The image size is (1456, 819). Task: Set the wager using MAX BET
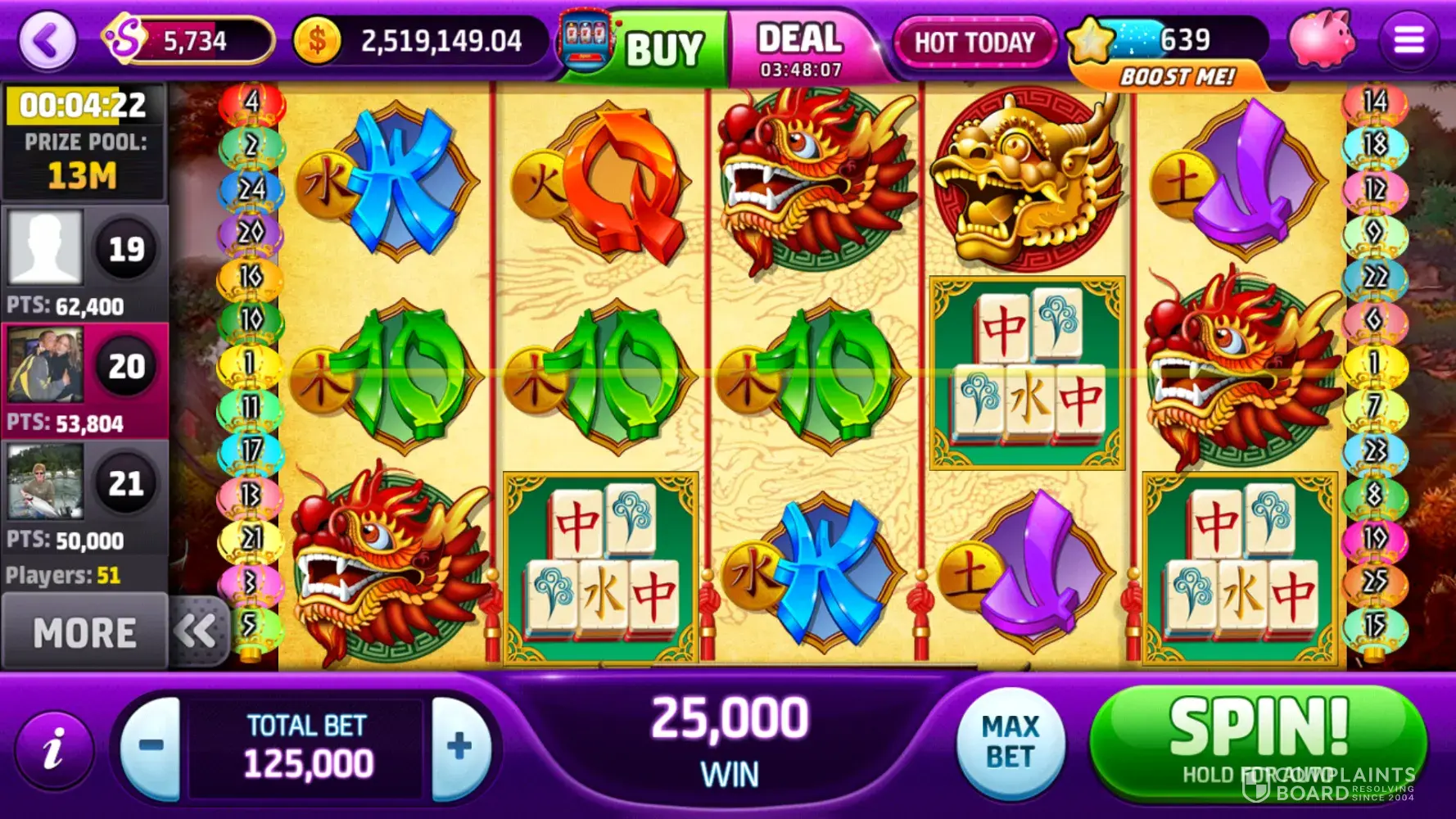[x=1011, y=743]
